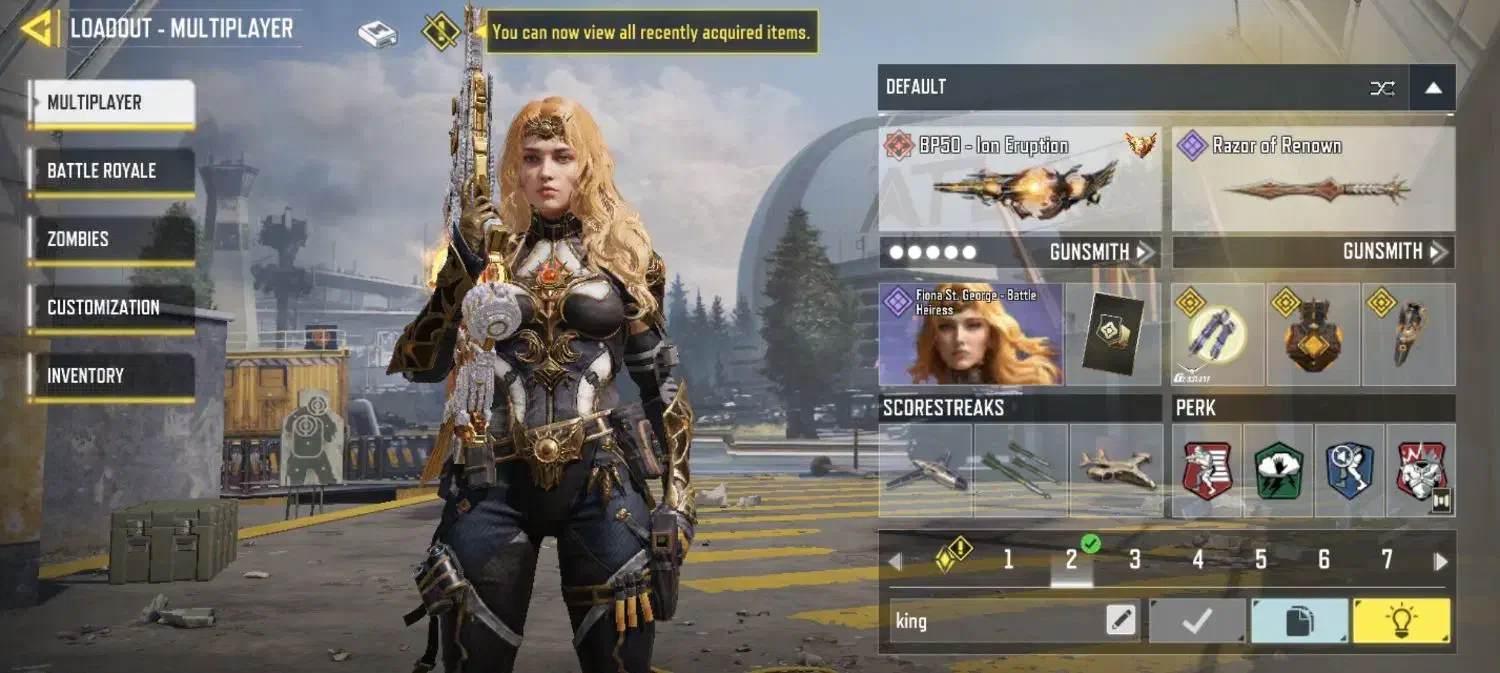Open the Inventory tab
The image size is (1500, 673).
click(x=111, y=376)
